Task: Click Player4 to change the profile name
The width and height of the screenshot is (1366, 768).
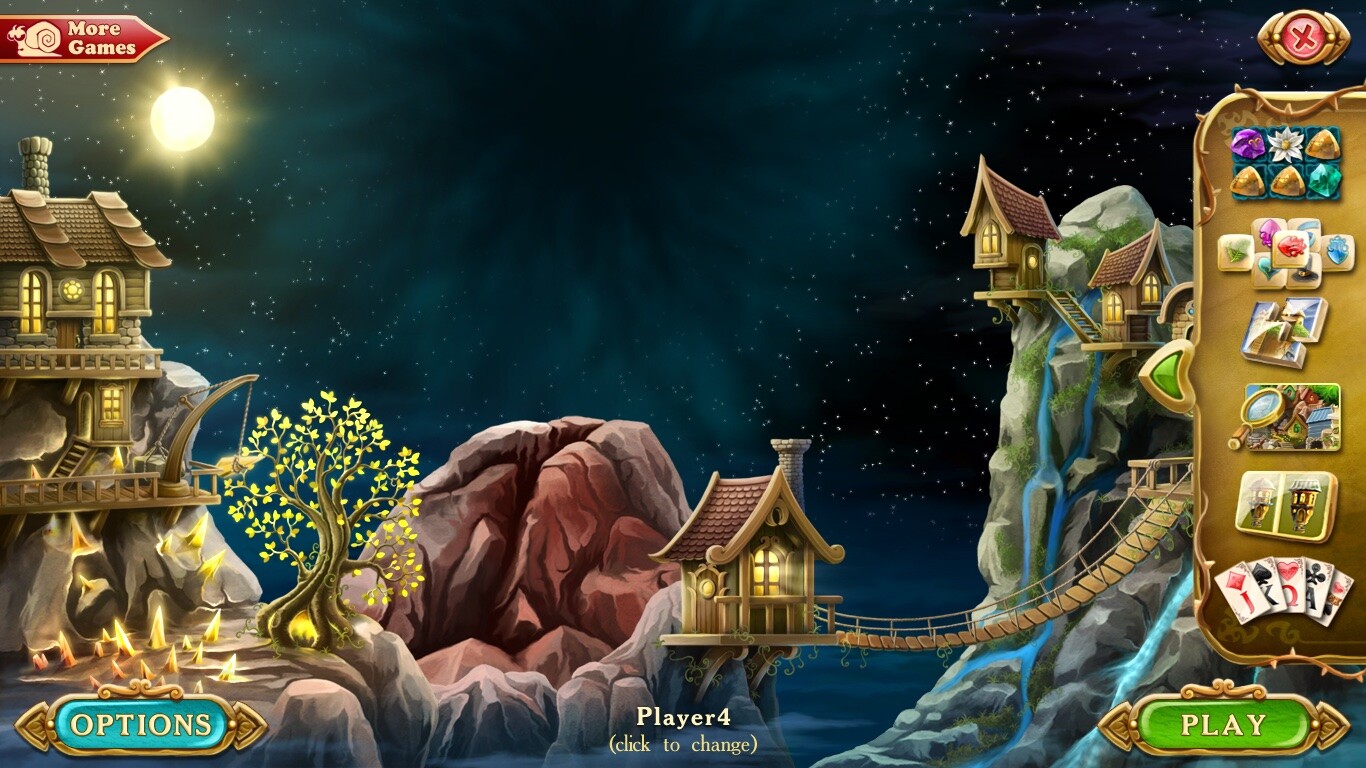Action: 684,720
